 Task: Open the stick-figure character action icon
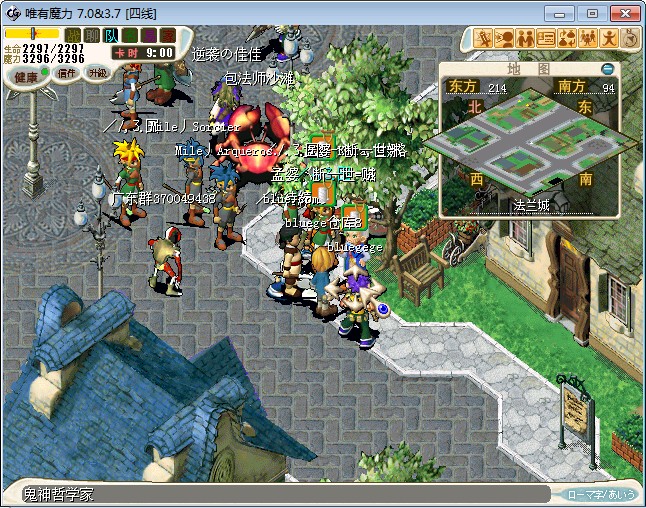[609, 39]
